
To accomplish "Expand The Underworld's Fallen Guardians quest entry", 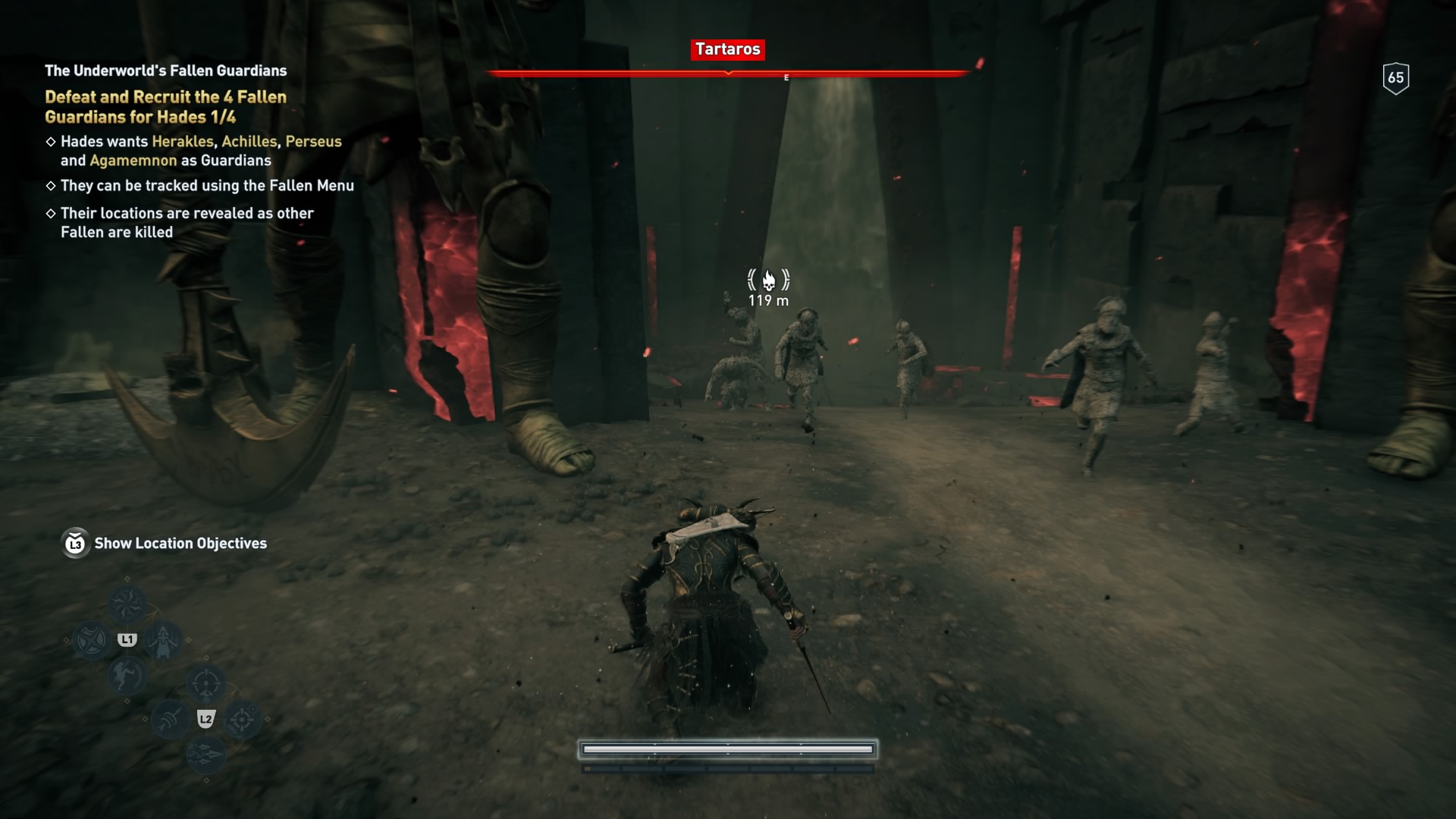I will (165, 71).
